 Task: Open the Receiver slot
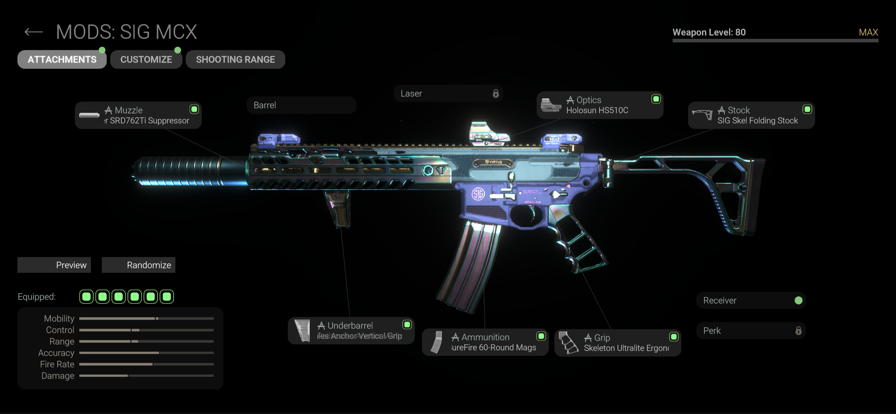[750, 300]
